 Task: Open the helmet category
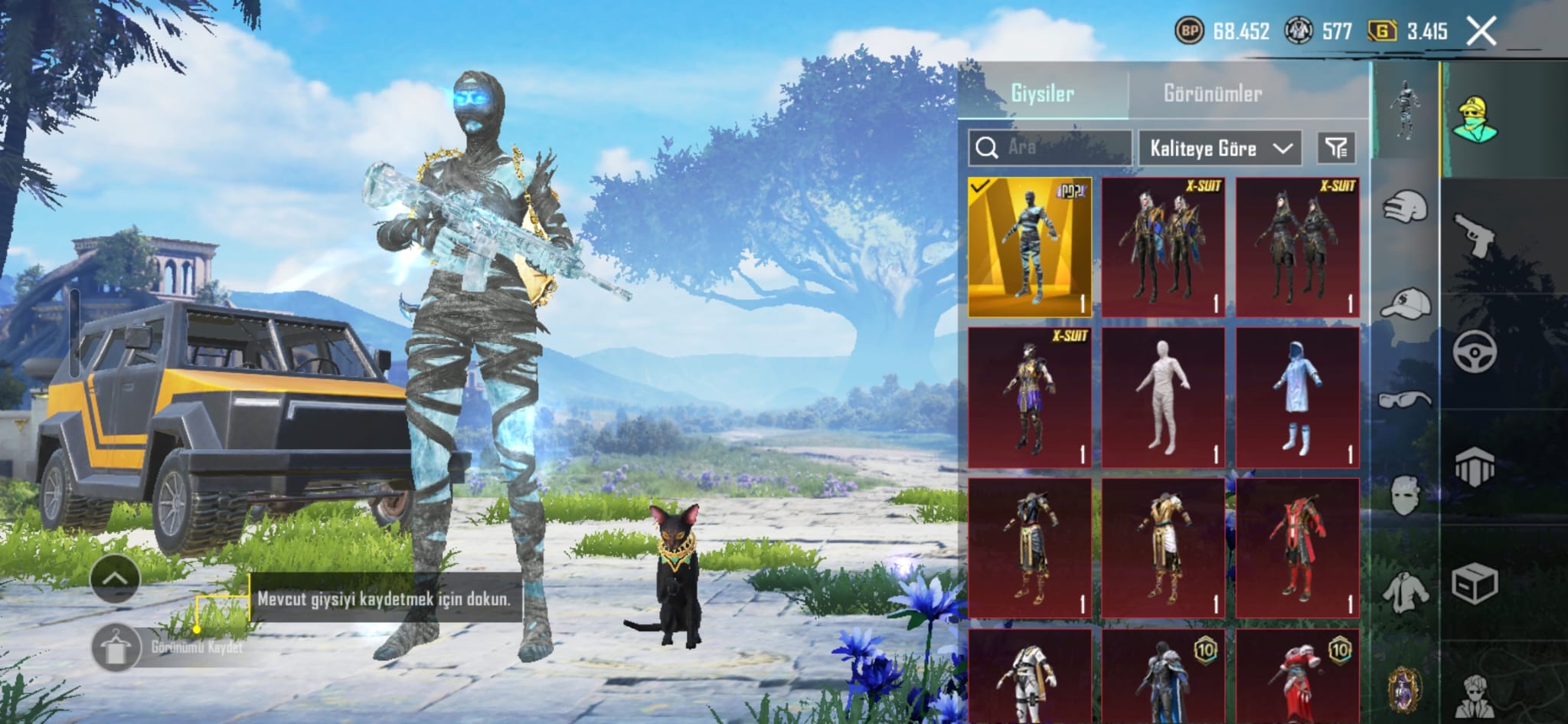pos(1406,208)
